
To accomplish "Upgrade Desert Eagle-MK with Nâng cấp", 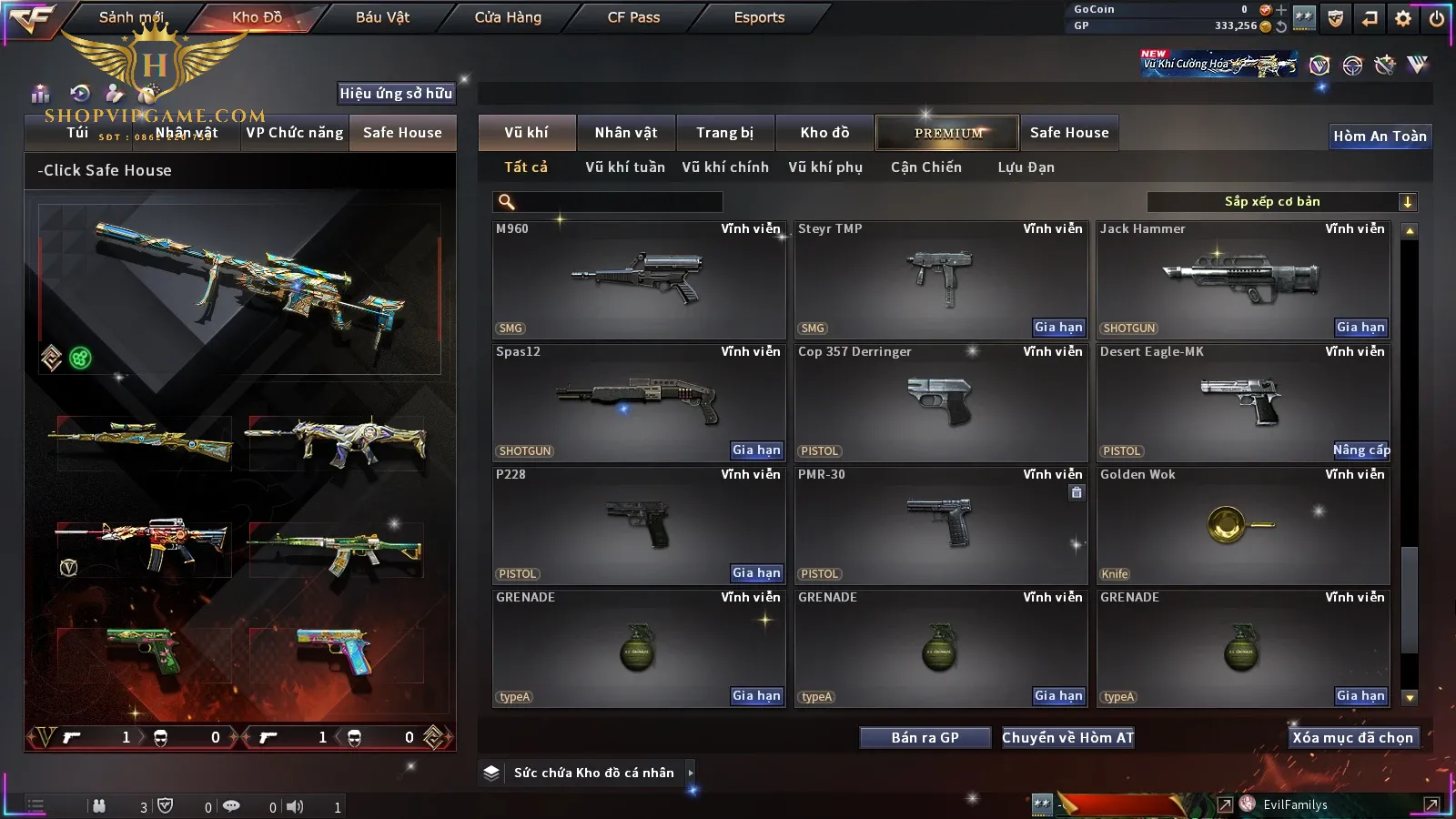I will (x=1361, y=450).
